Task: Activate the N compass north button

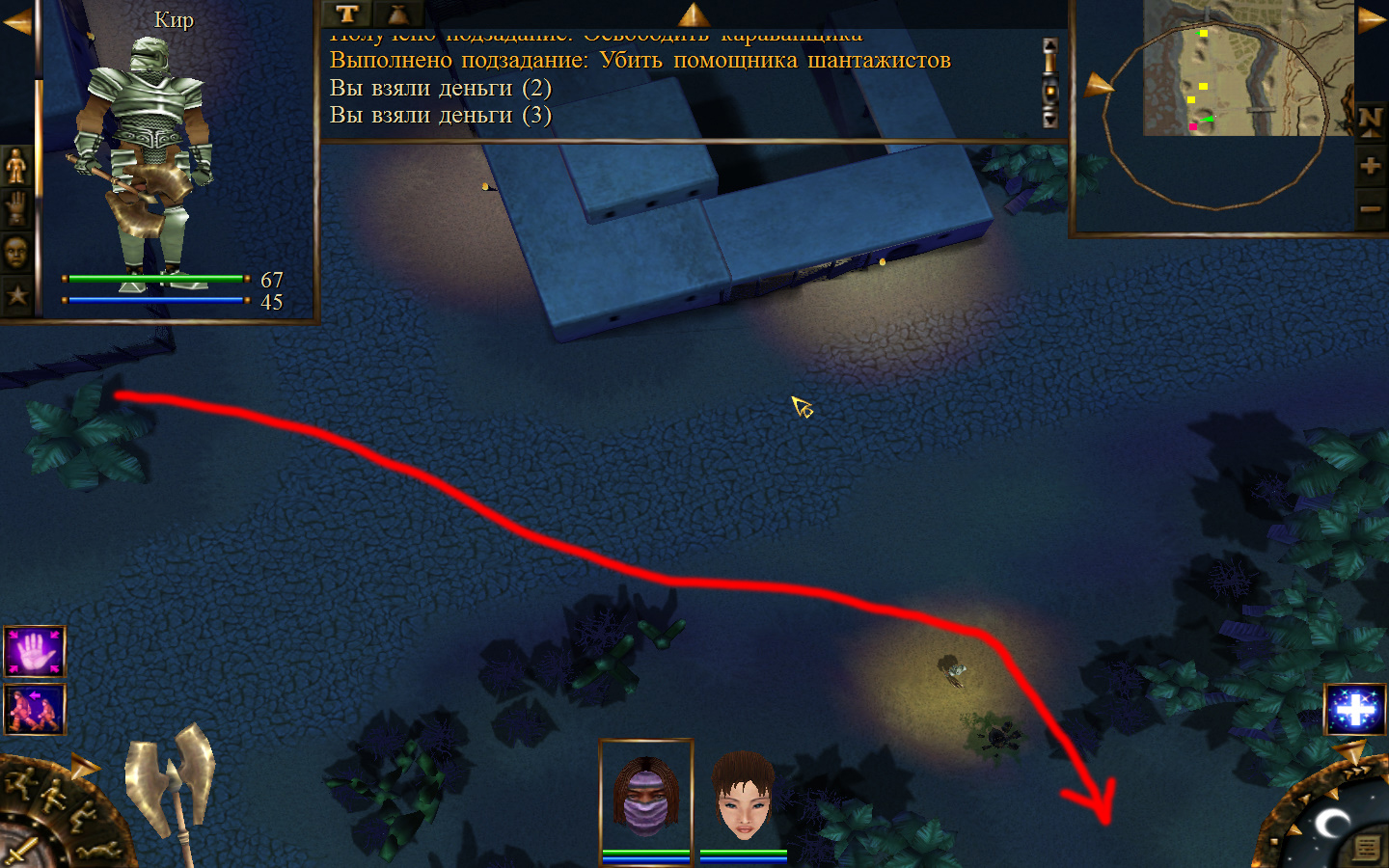Action: pyautogui.click(x=1370, y=122)
